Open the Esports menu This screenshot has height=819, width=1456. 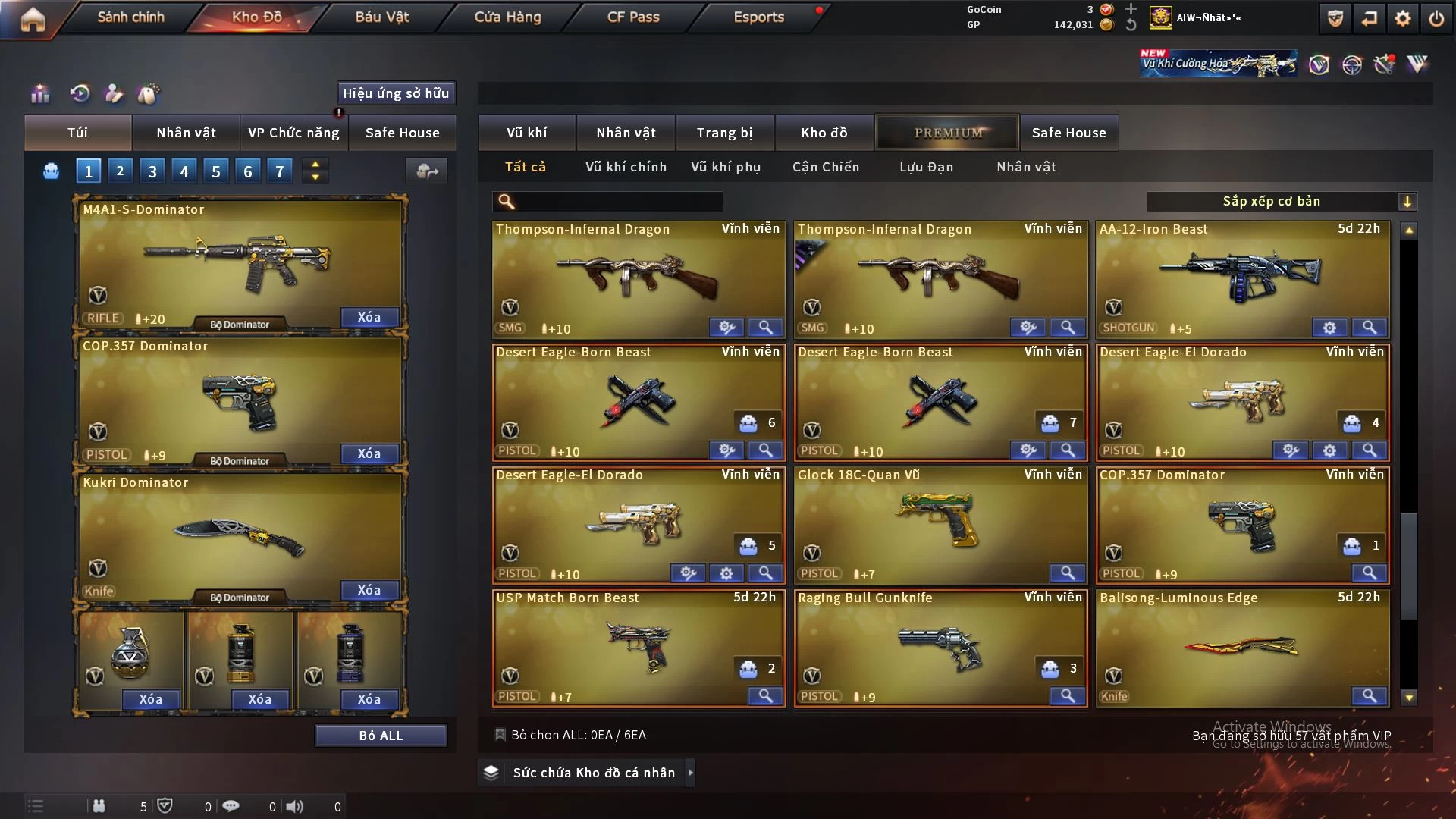(758, 17)
